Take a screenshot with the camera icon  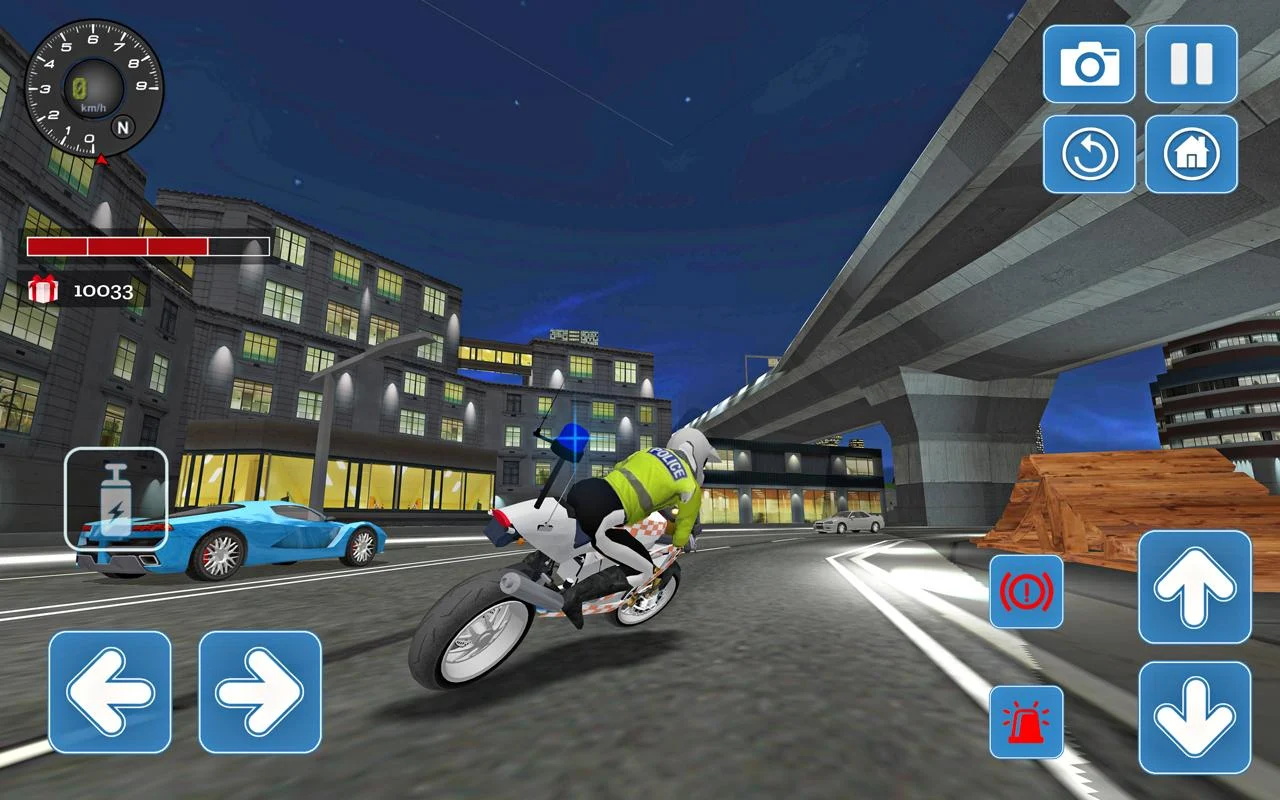pyautogui.click(x=1090, y=67)
